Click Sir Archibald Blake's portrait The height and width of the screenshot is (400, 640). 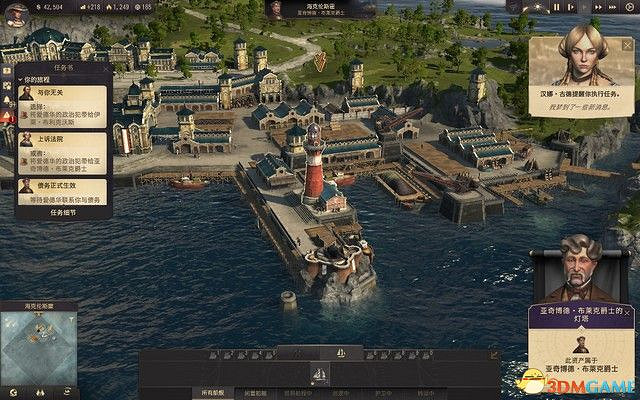tap(580, 268)
